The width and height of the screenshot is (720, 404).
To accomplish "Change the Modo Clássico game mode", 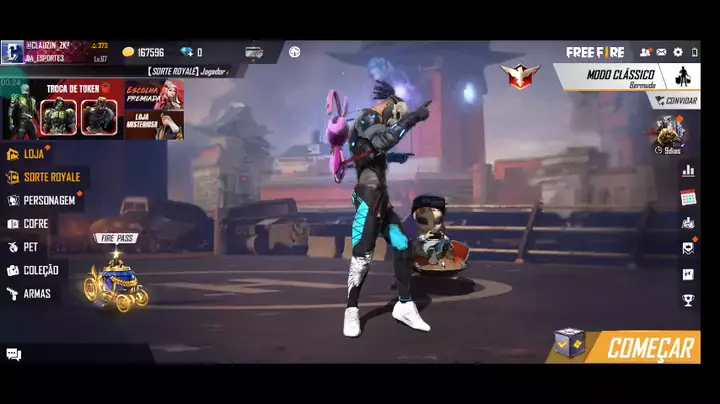I will [x=620, y=76].
